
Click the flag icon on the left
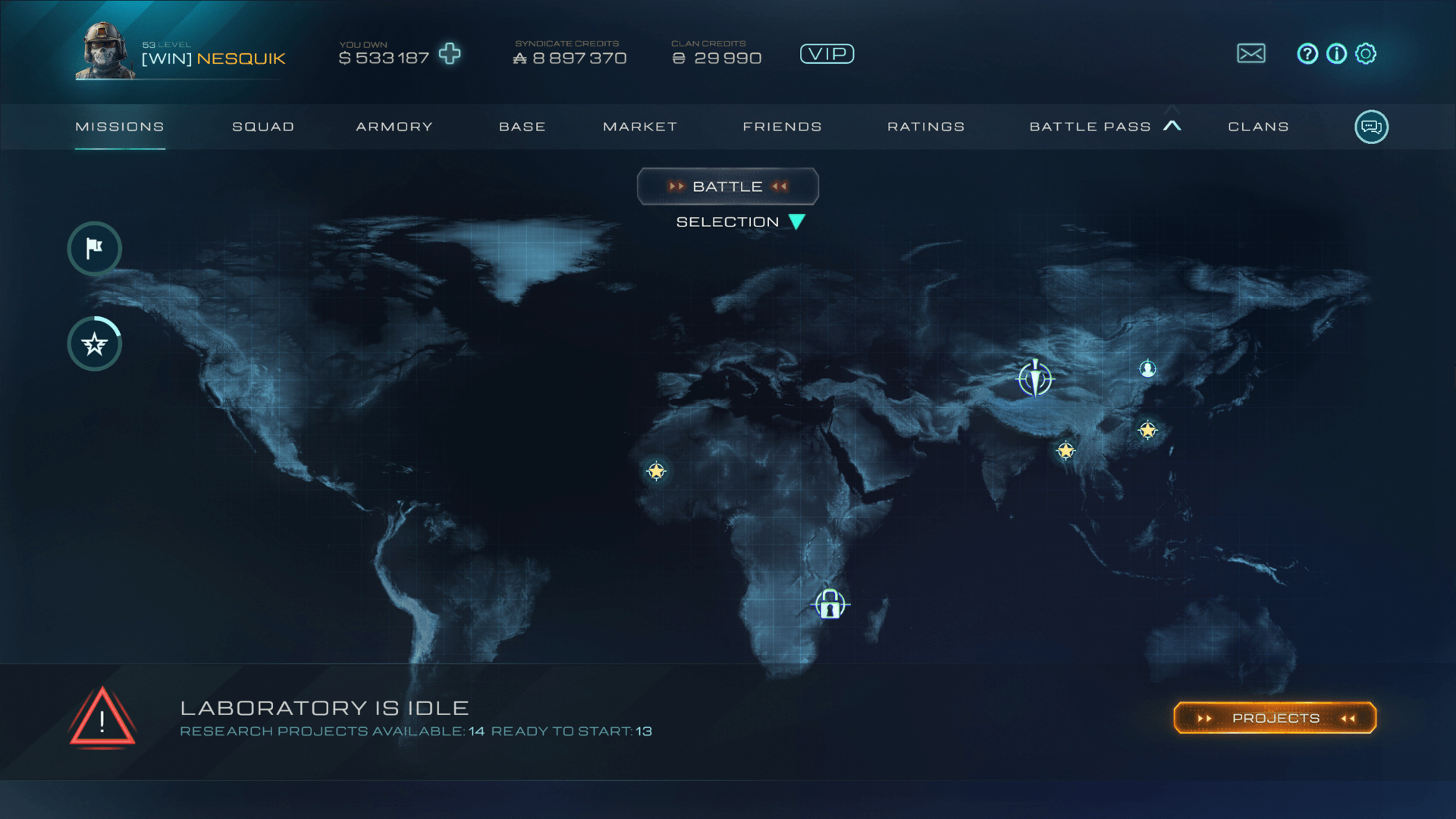click(95, 248)
